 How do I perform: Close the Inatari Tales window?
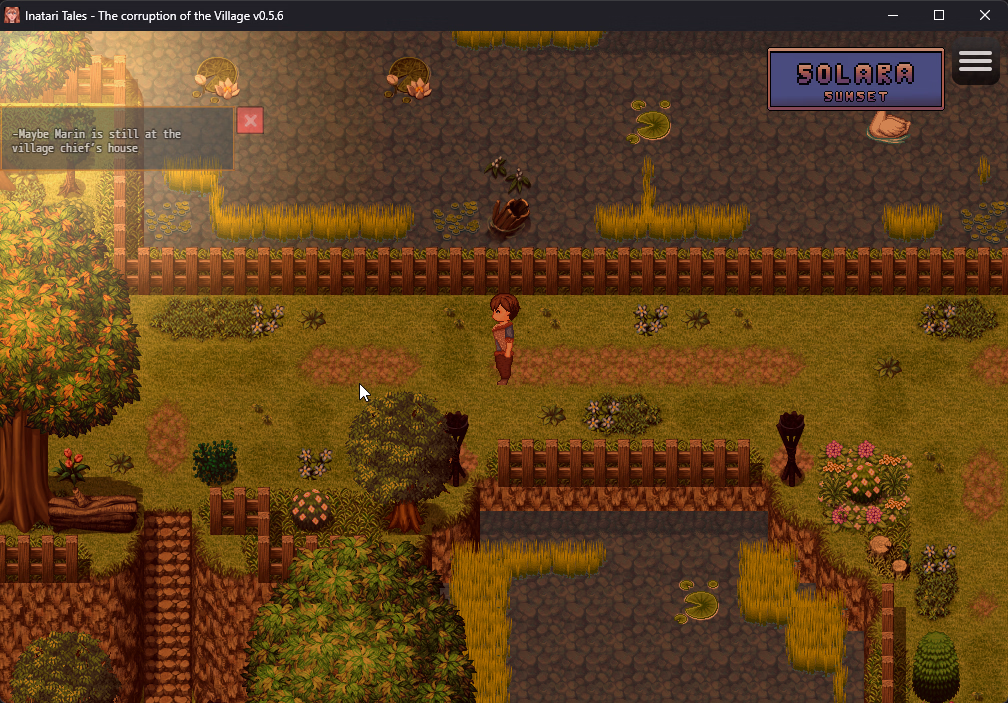[x=984, y=15]
